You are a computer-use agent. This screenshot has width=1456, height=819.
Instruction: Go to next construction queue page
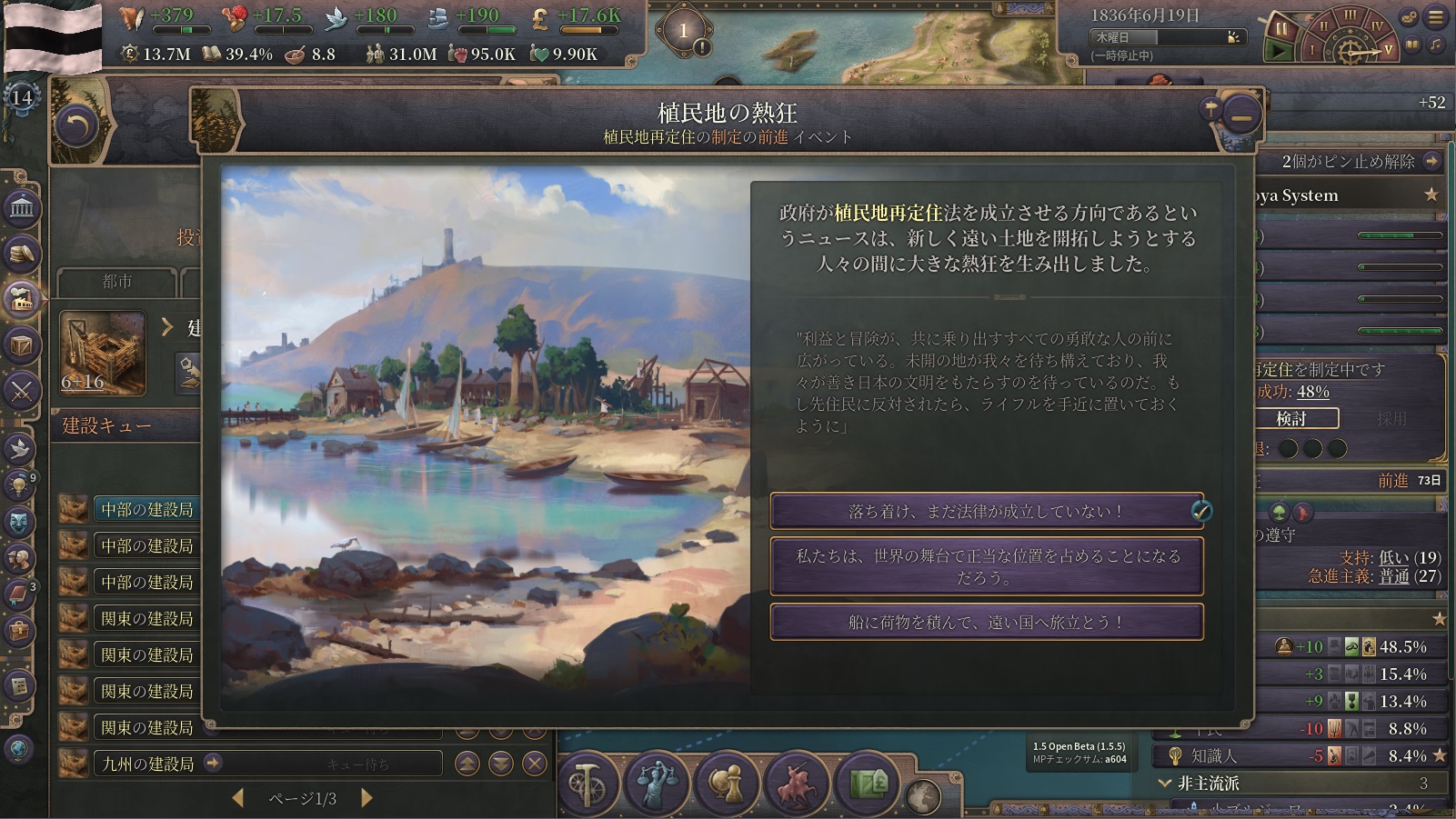coord(367,798)
